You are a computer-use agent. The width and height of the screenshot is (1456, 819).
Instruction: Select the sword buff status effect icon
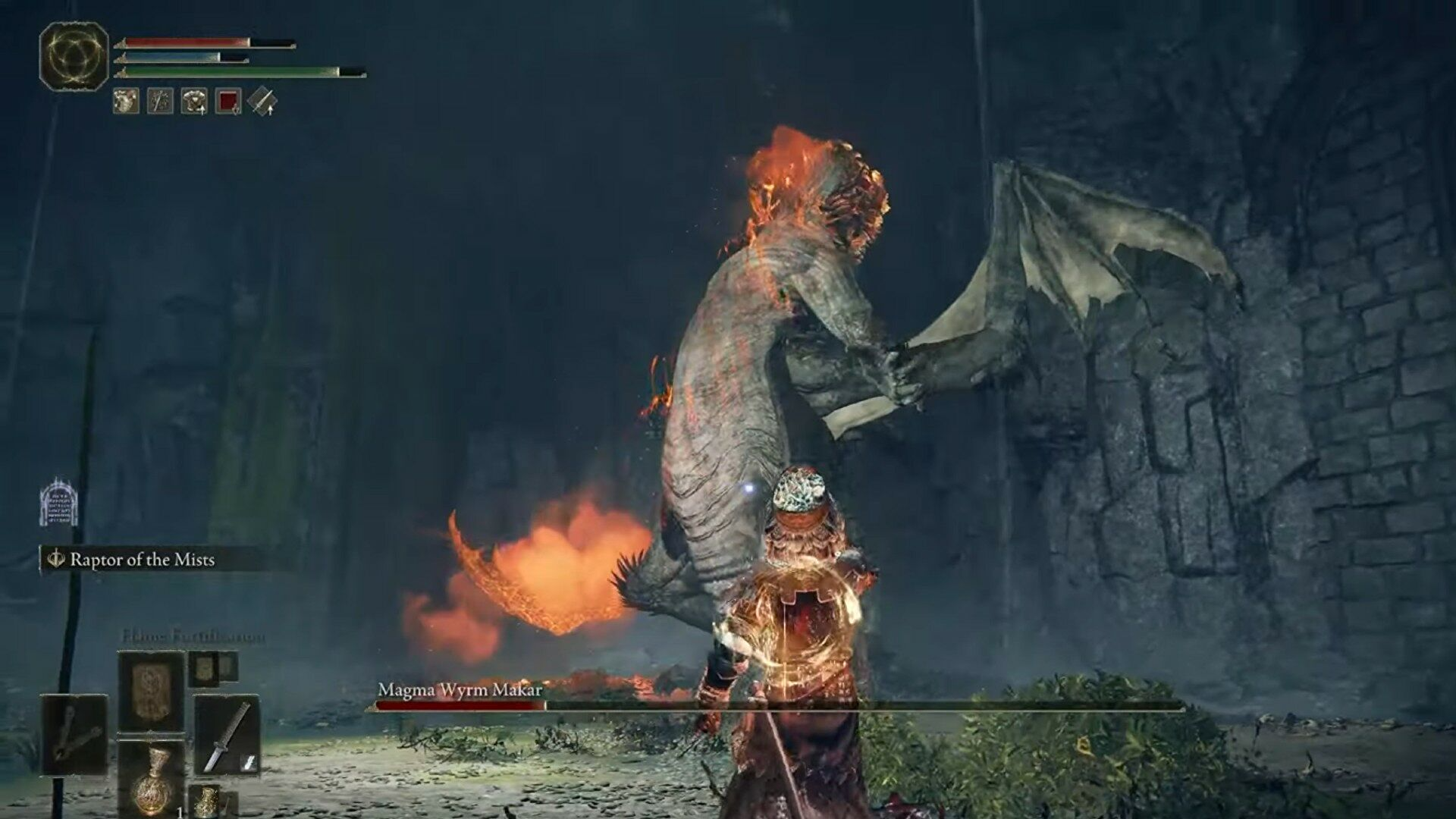(x=159, y=101)
